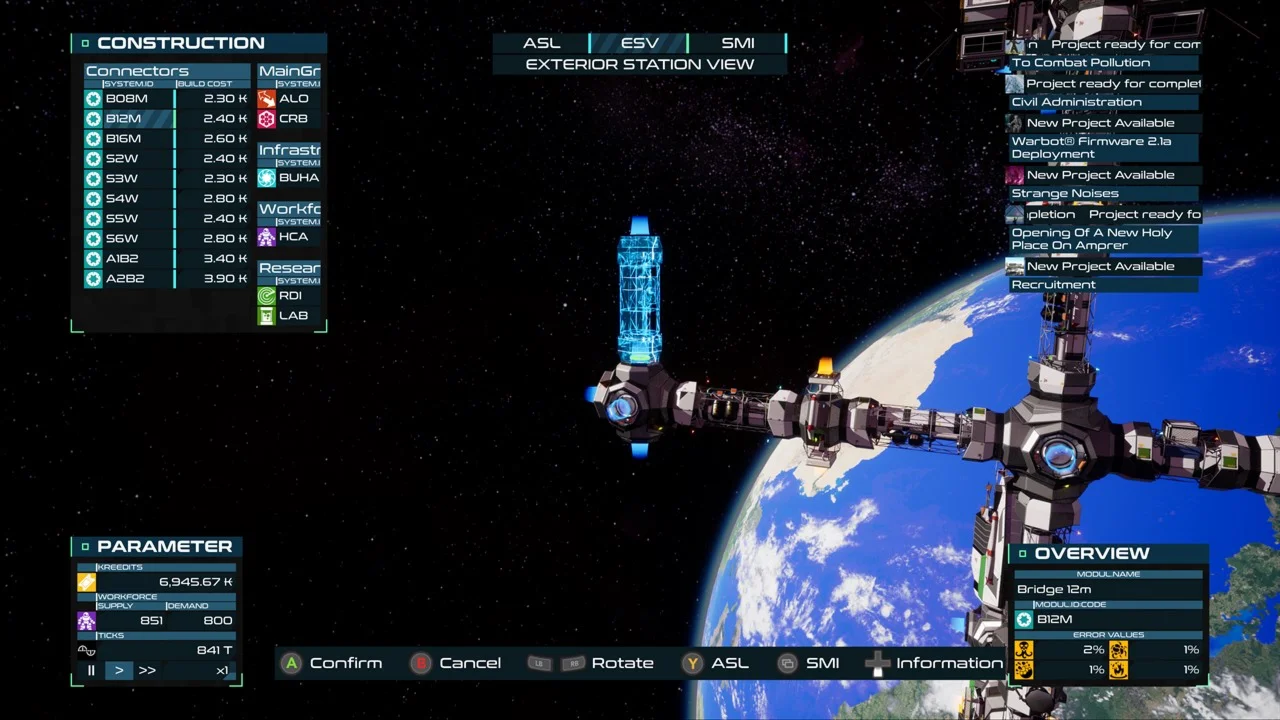The image size is (1280, 720).
Task: Choose the A2B2 connector module
Action: point(125,279)
